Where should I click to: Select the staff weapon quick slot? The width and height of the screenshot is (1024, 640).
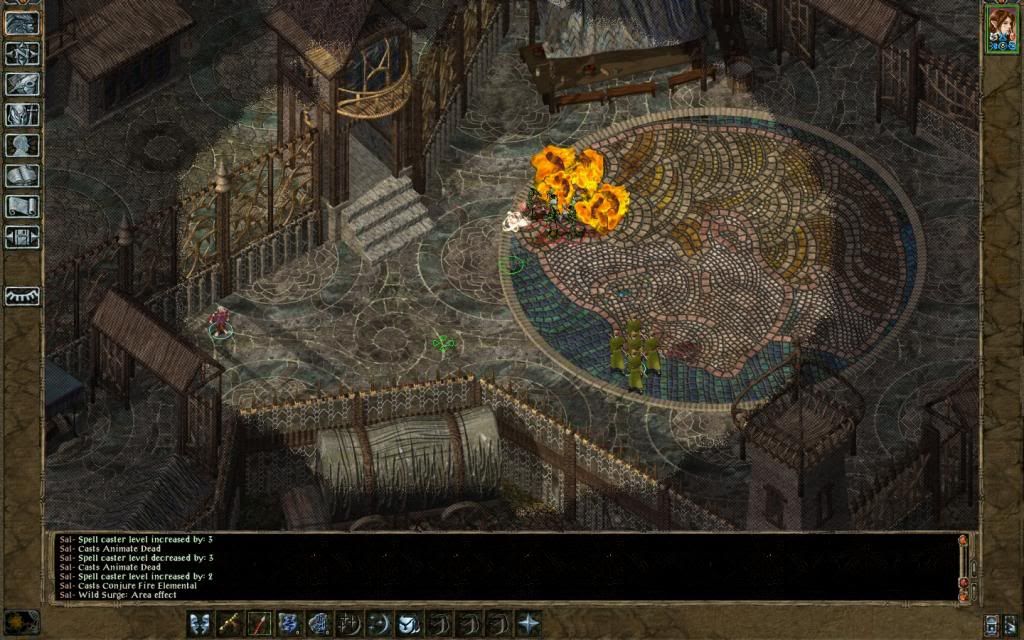(230, 623)
